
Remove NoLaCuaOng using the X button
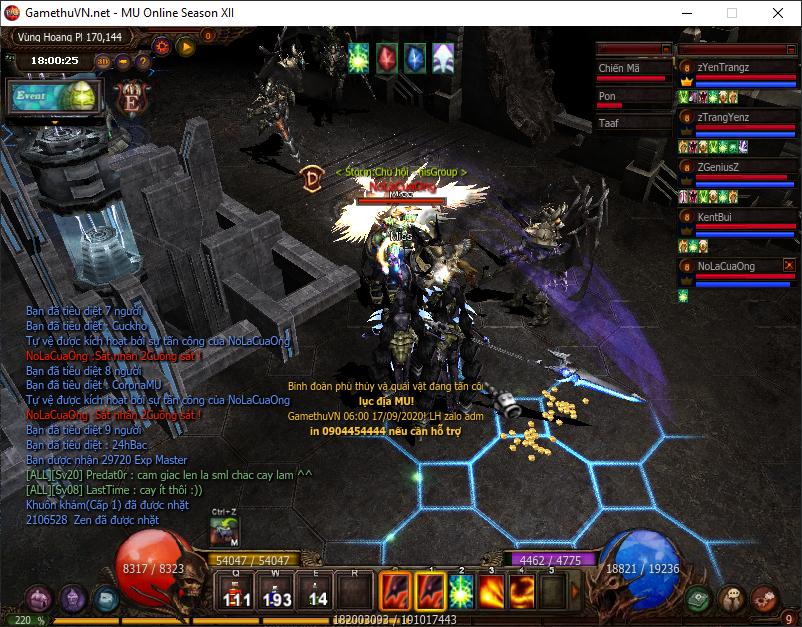789,265
